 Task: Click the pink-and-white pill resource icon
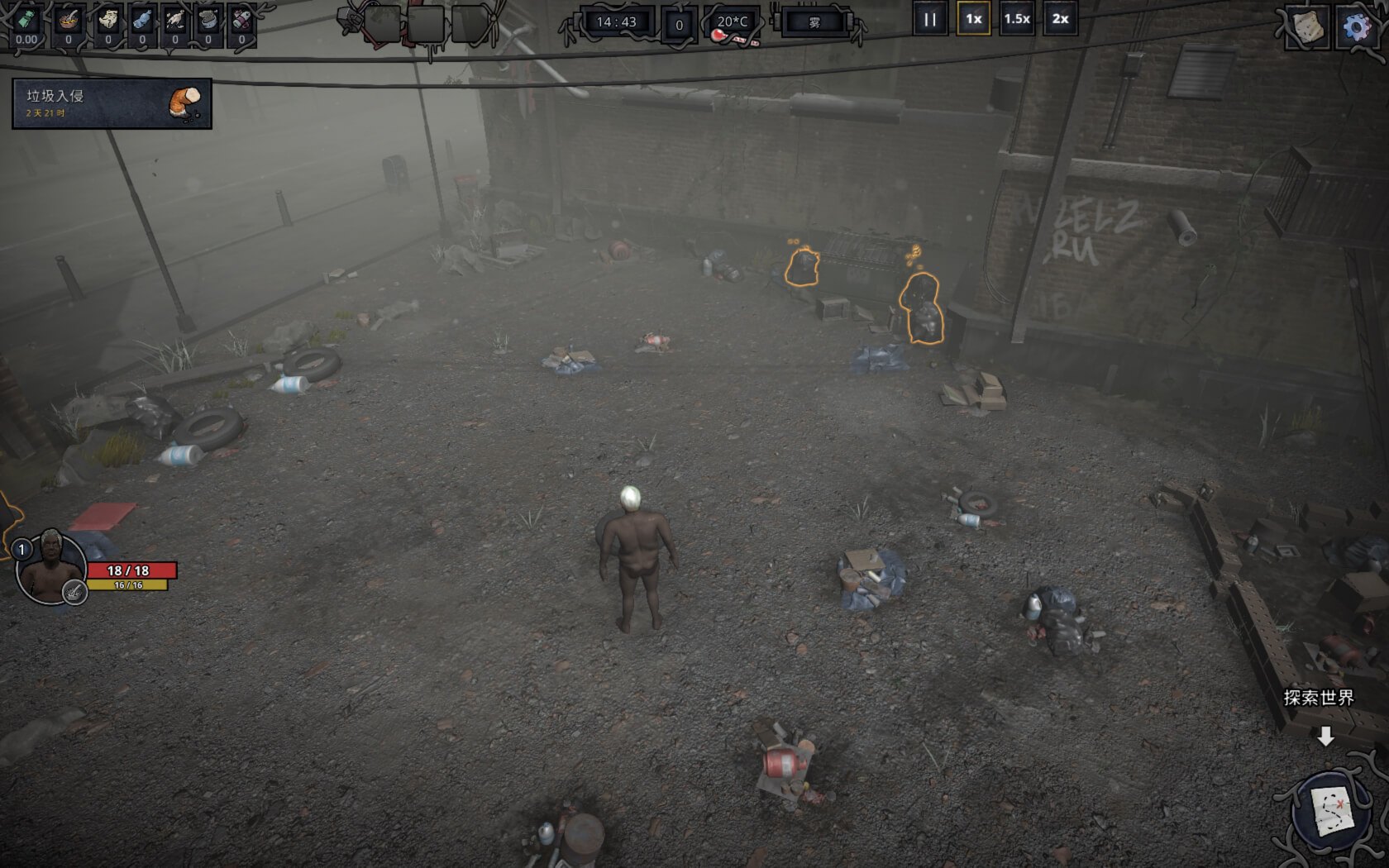pos(241,21)
